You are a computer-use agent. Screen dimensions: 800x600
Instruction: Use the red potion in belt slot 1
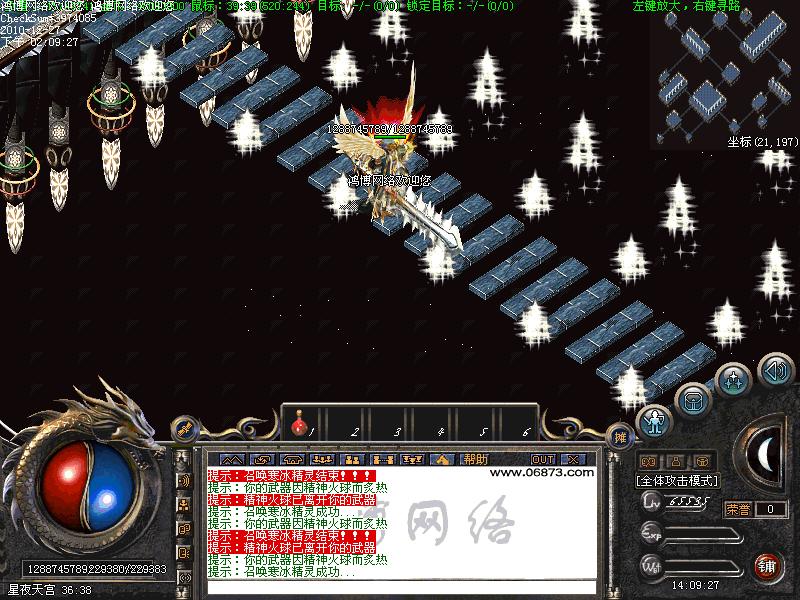[298, 427]
